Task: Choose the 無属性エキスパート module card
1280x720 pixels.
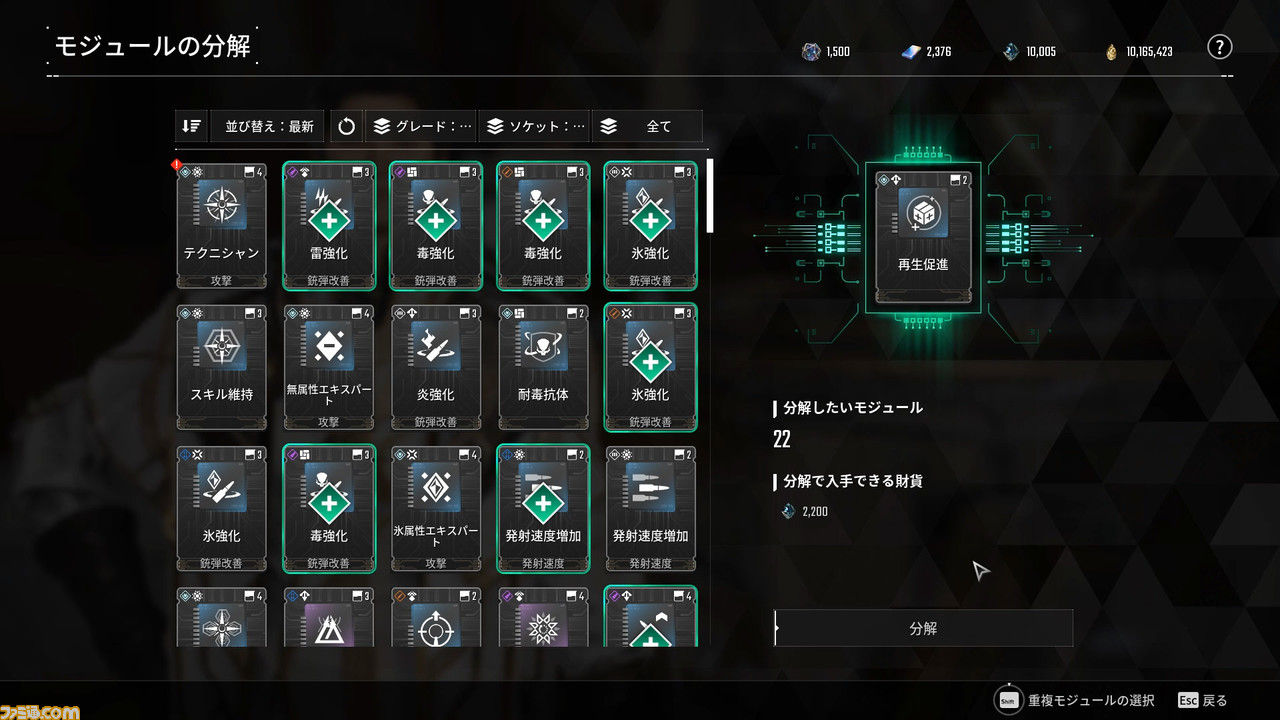Action: 329,367
